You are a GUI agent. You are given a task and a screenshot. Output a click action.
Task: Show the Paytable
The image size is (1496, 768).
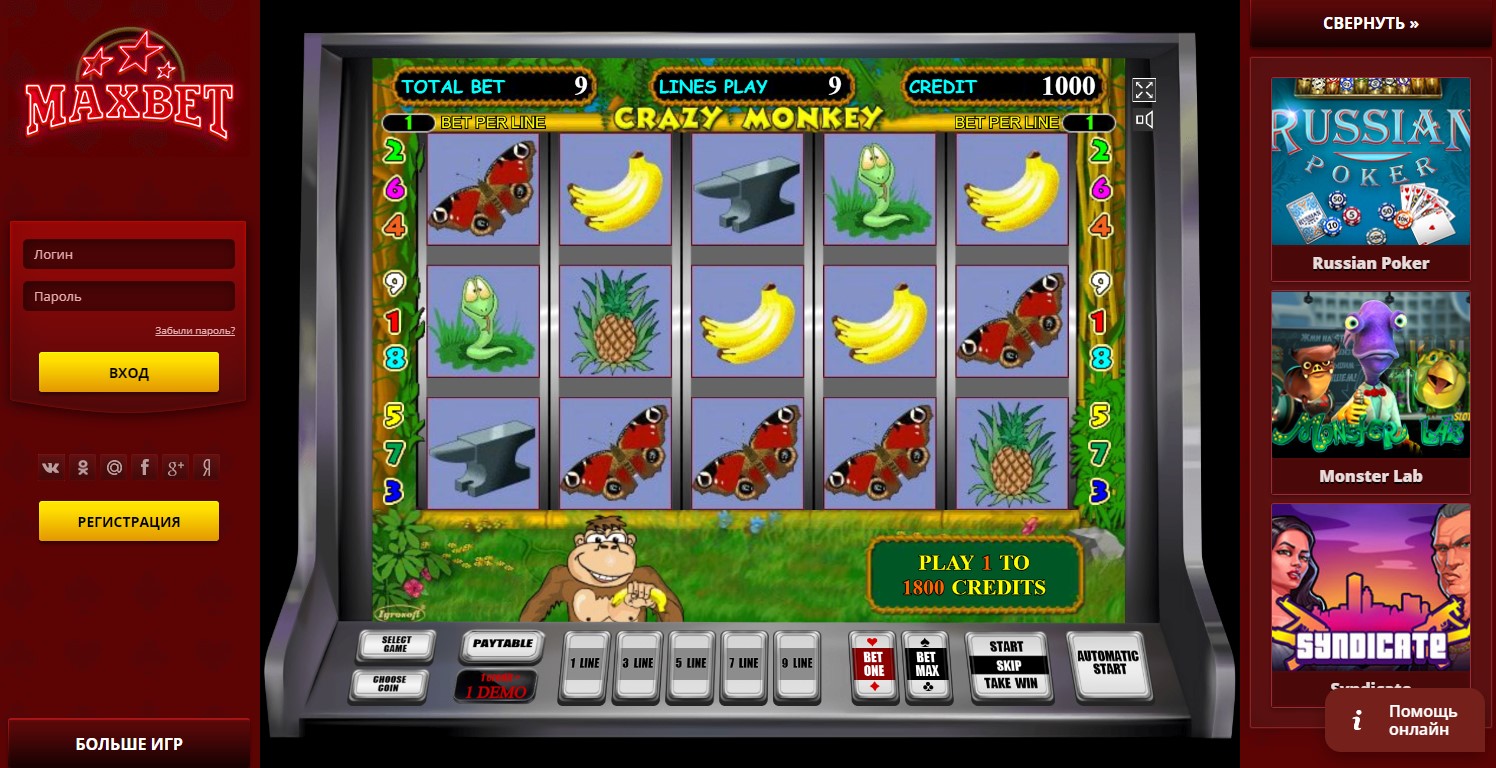[x=502, y=645]
